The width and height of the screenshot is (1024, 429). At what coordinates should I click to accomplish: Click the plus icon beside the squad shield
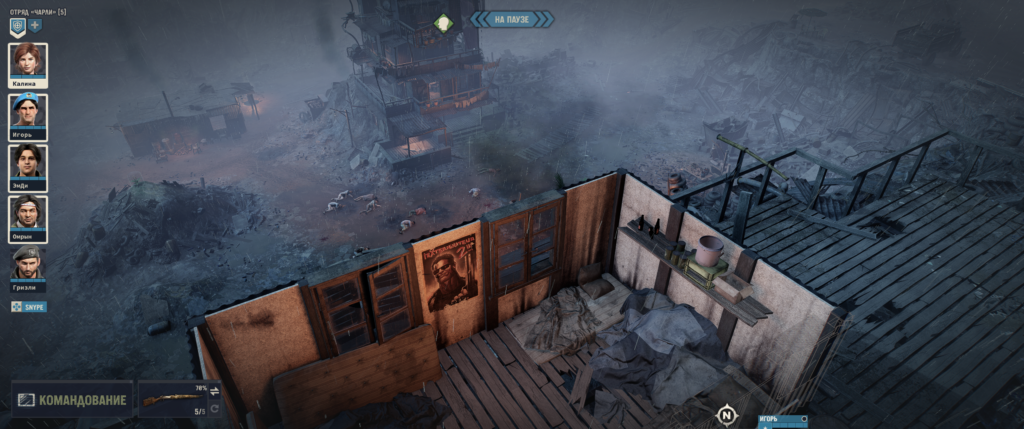tap(34, 26)
